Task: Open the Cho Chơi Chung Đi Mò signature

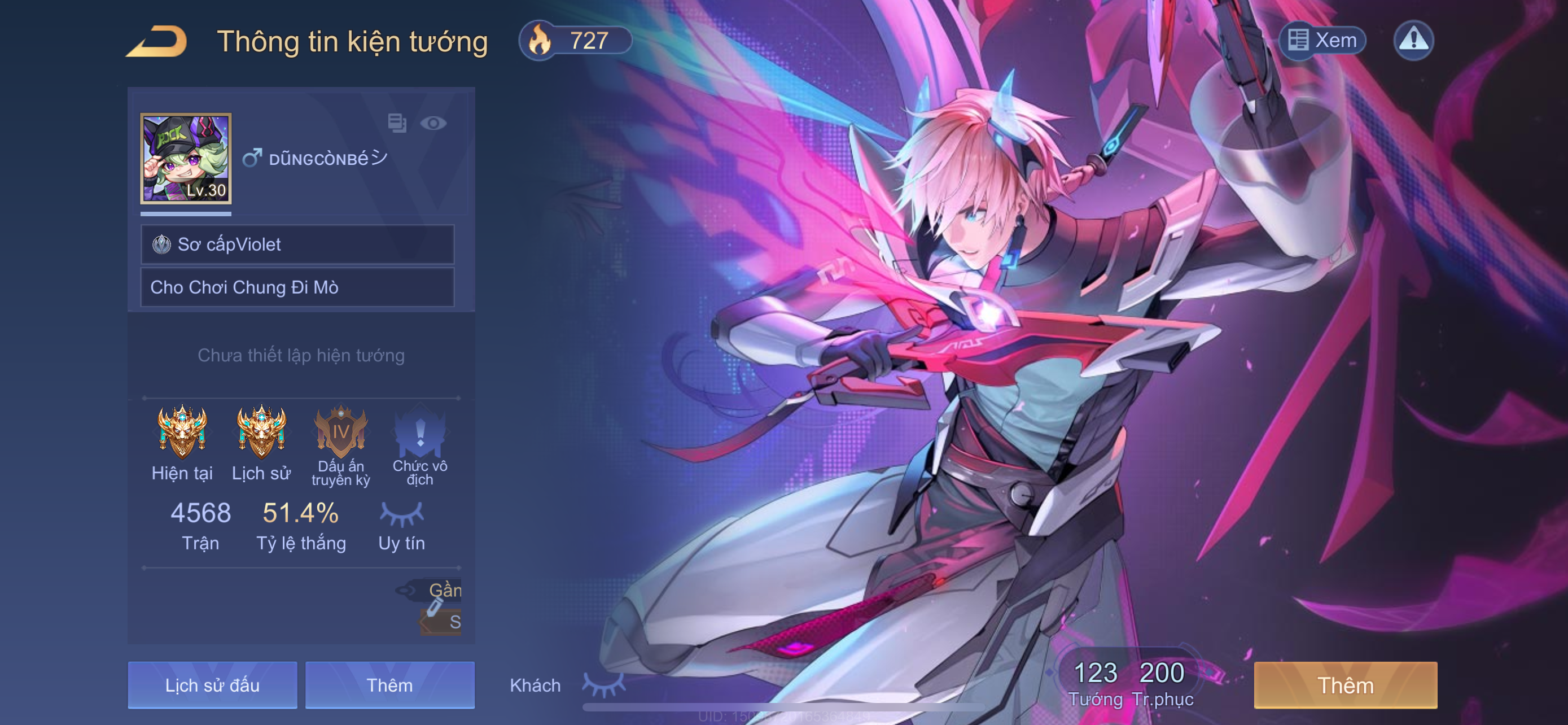Action: (297, 287)
